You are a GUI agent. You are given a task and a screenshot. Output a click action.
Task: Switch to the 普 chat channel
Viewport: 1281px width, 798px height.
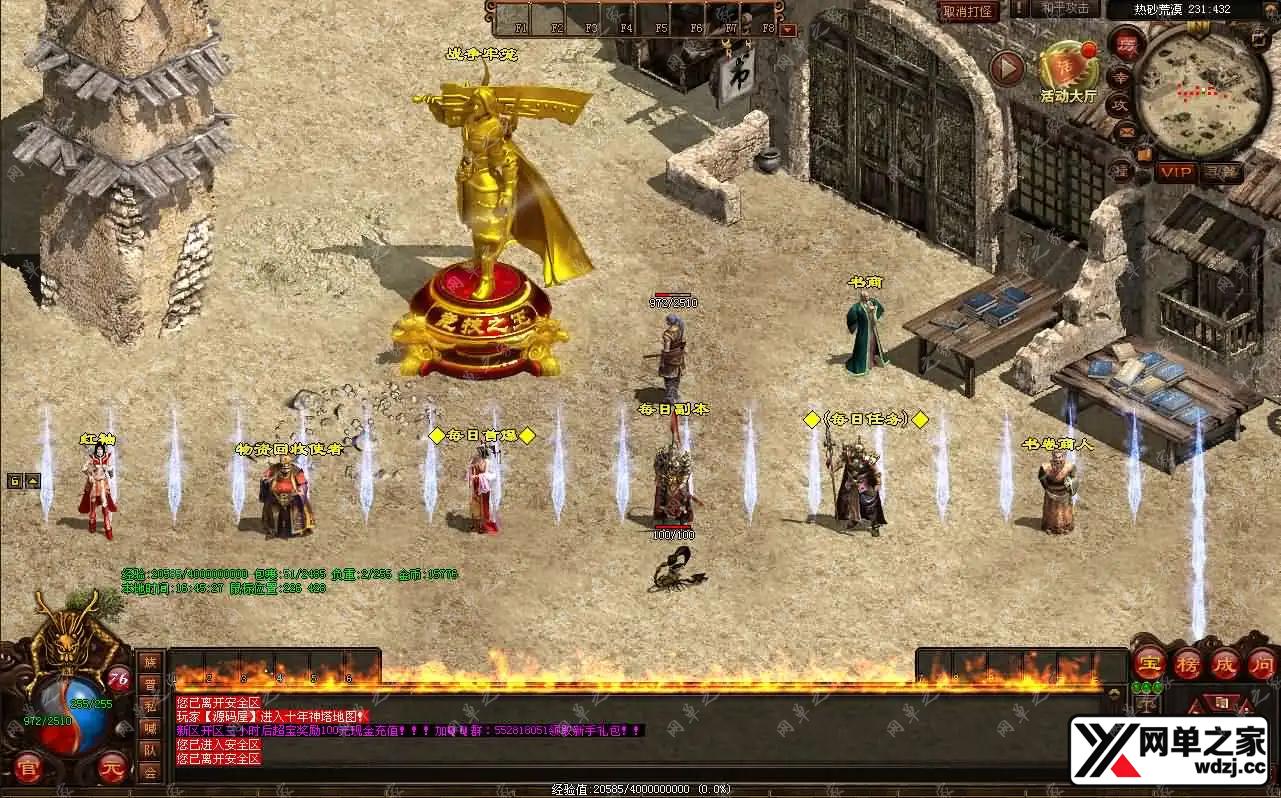[150, 684]
